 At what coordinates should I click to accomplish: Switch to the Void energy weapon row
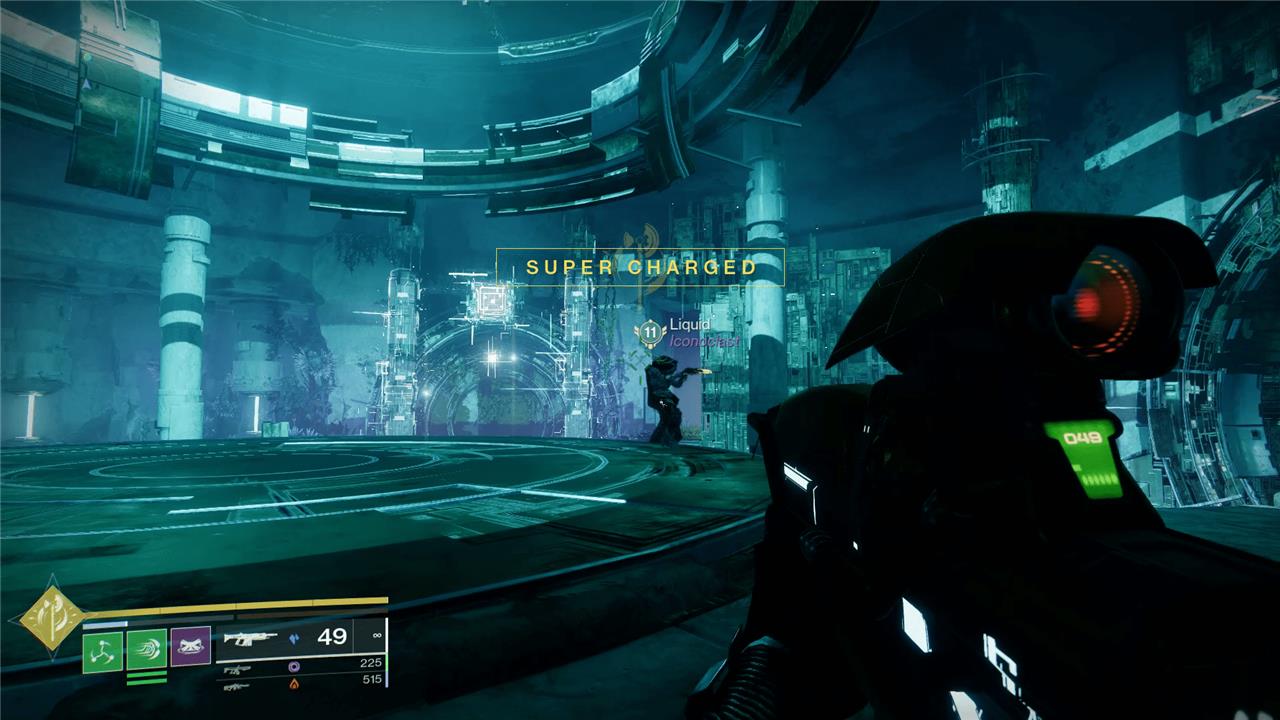(x=300, y=665)
